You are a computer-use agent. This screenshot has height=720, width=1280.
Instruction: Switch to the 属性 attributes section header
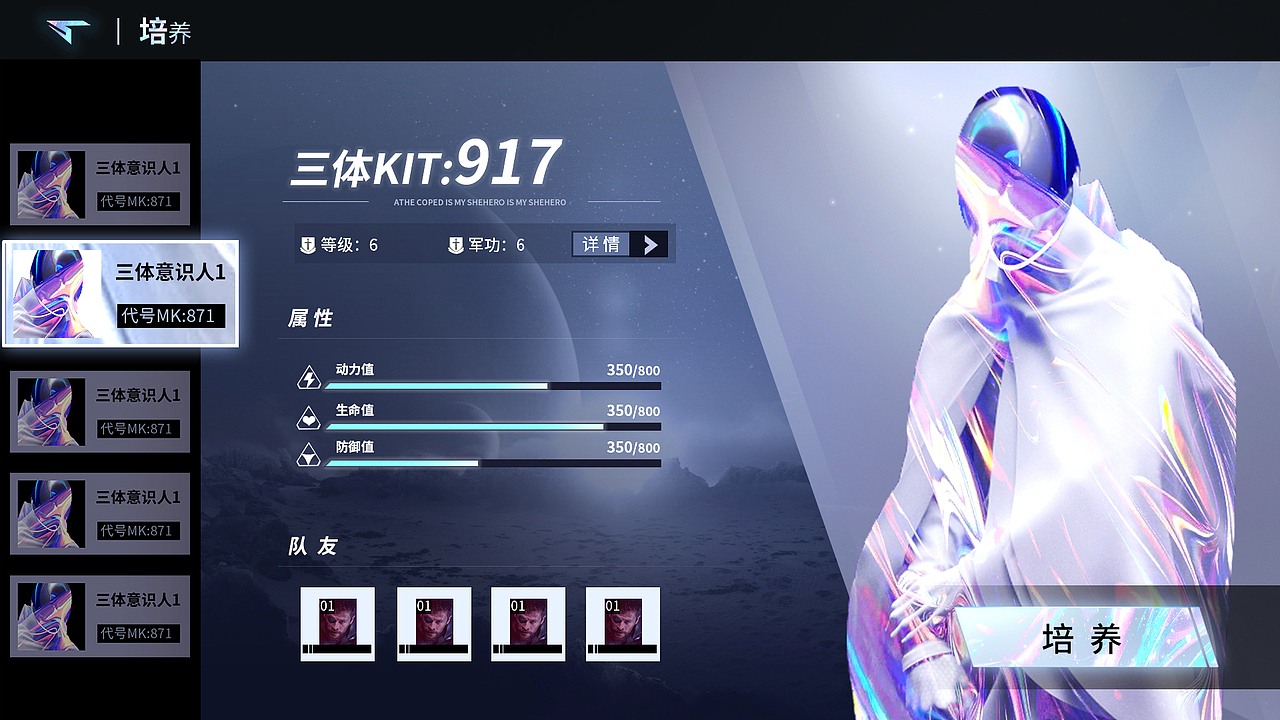click(x=311, y=318)
